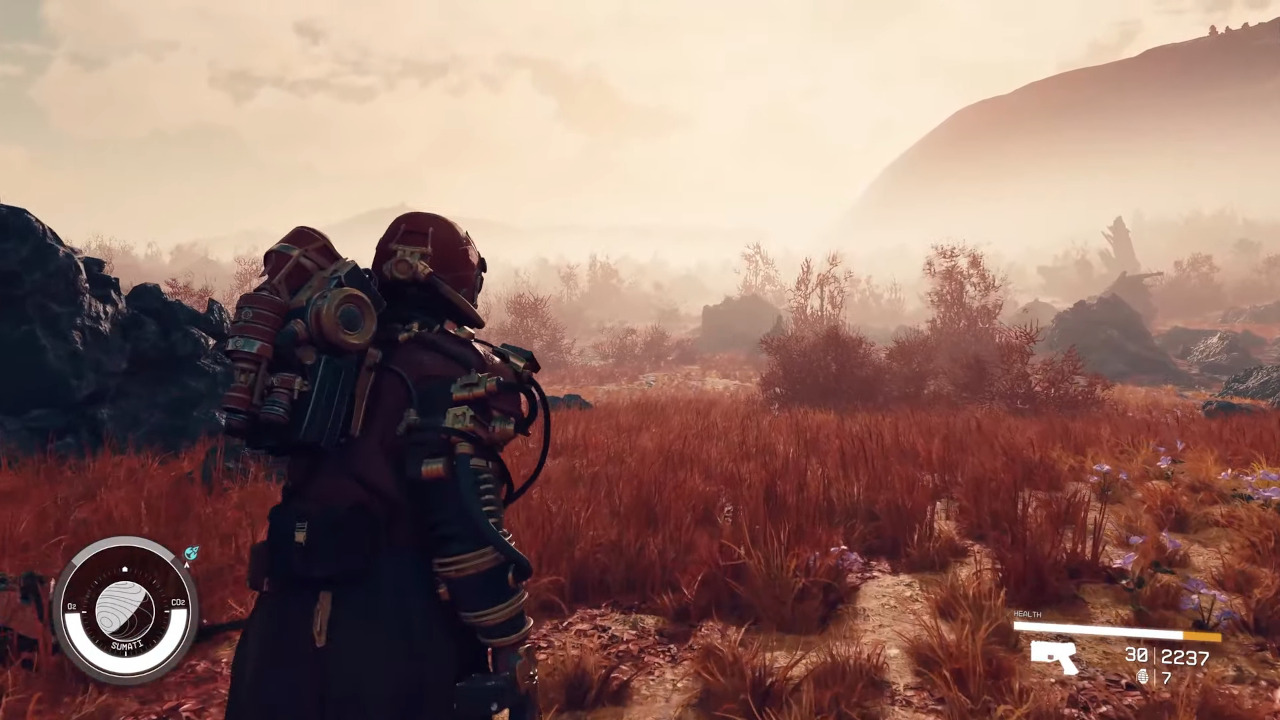Image resolution: width=1280 pixels, height=720 pixels.
Task: Click the reserve ammo count 2237
Action: [x=1185, y=656]
